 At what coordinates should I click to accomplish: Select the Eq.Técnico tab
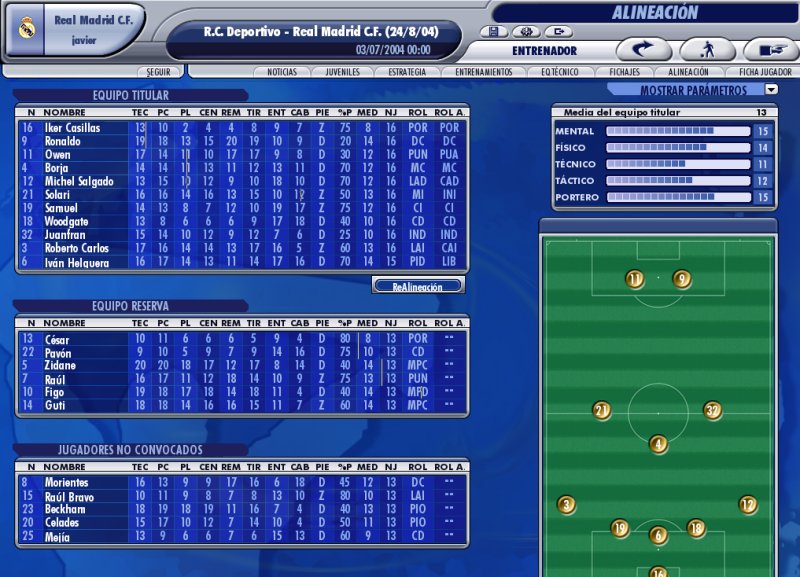pyautogui.click(x=561, y=72)
